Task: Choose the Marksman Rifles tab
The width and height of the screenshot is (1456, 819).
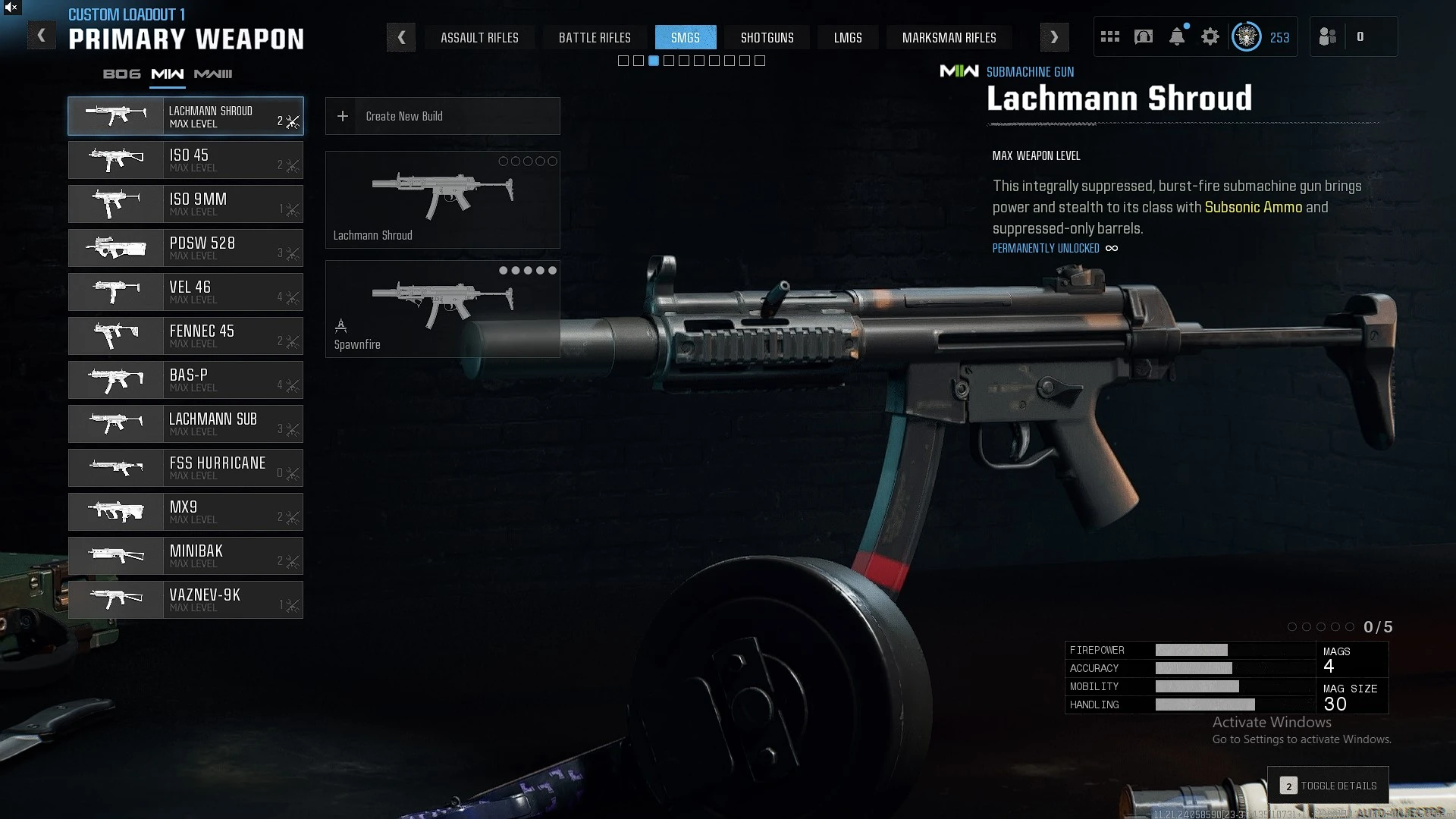Action: click(949, 37)
